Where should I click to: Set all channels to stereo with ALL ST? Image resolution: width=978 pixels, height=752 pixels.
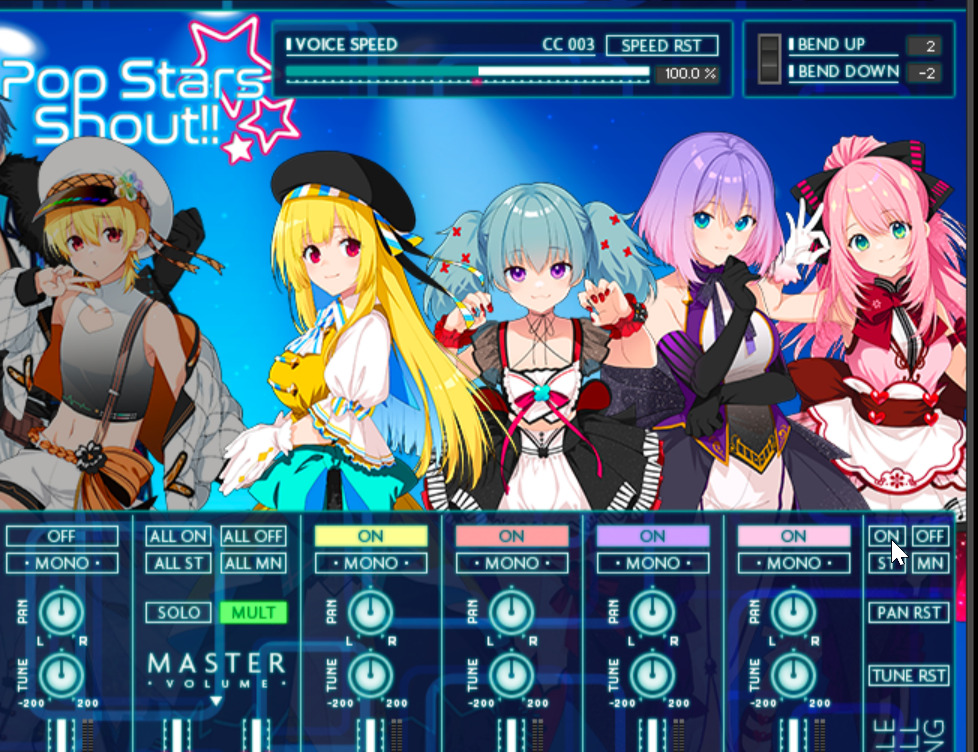(178, 563)
